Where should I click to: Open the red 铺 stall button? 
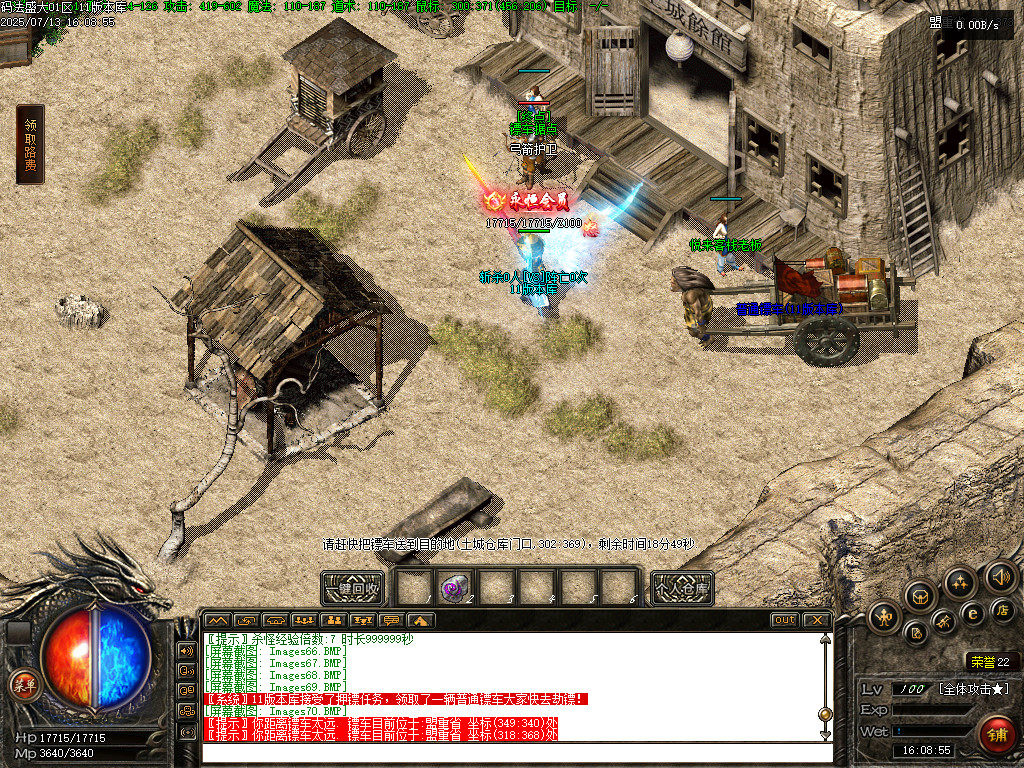click(994, 733)
